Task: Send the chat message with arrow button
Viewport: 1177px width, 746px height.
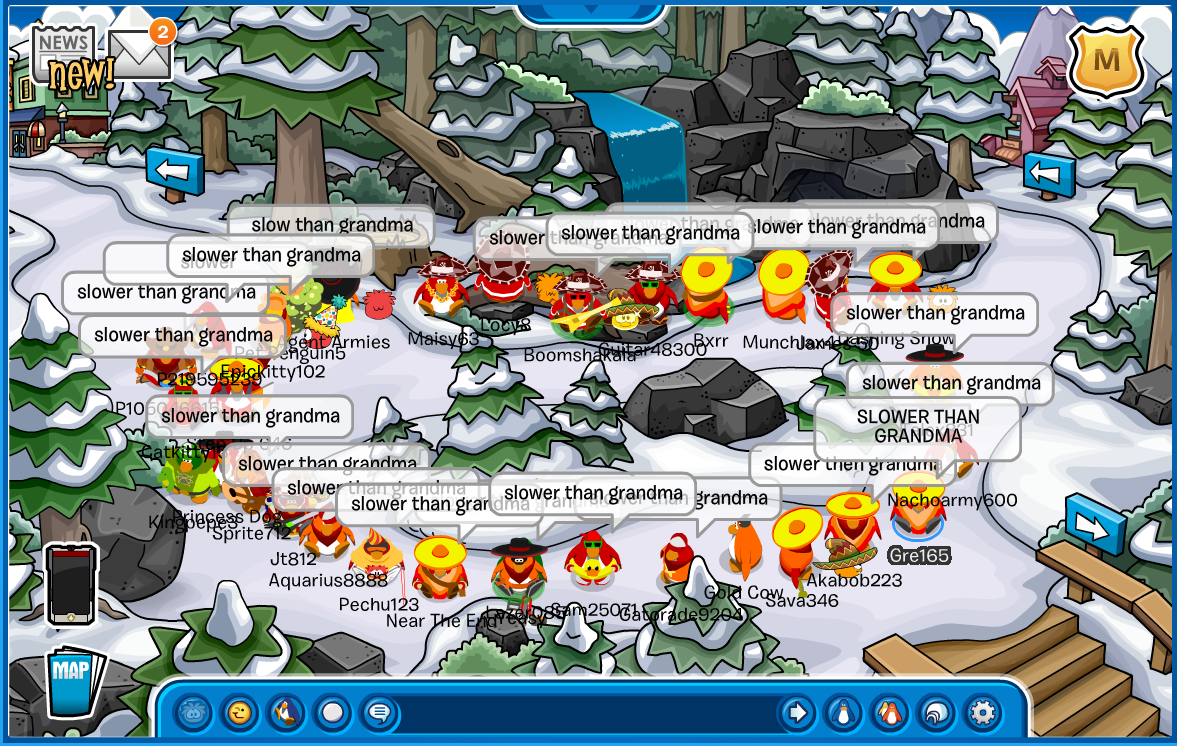Action: (797, 713)
